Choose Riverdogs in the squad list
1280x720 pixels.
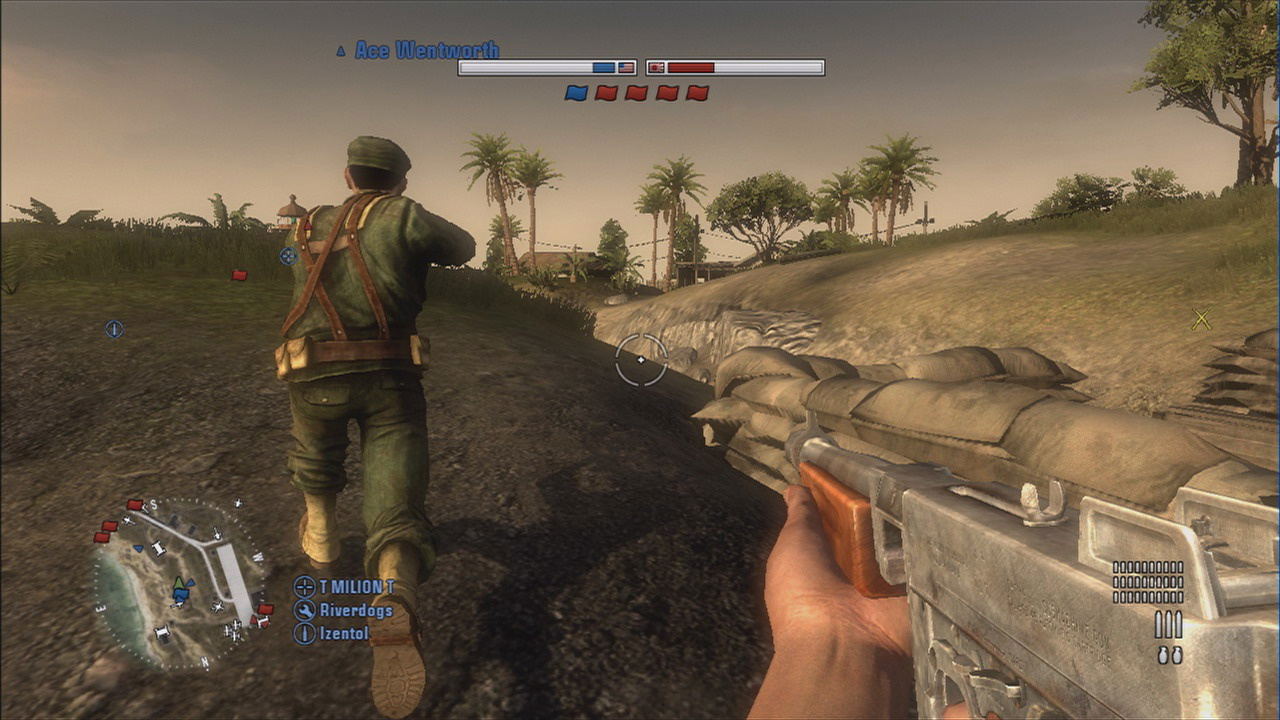tap(356, 610)
